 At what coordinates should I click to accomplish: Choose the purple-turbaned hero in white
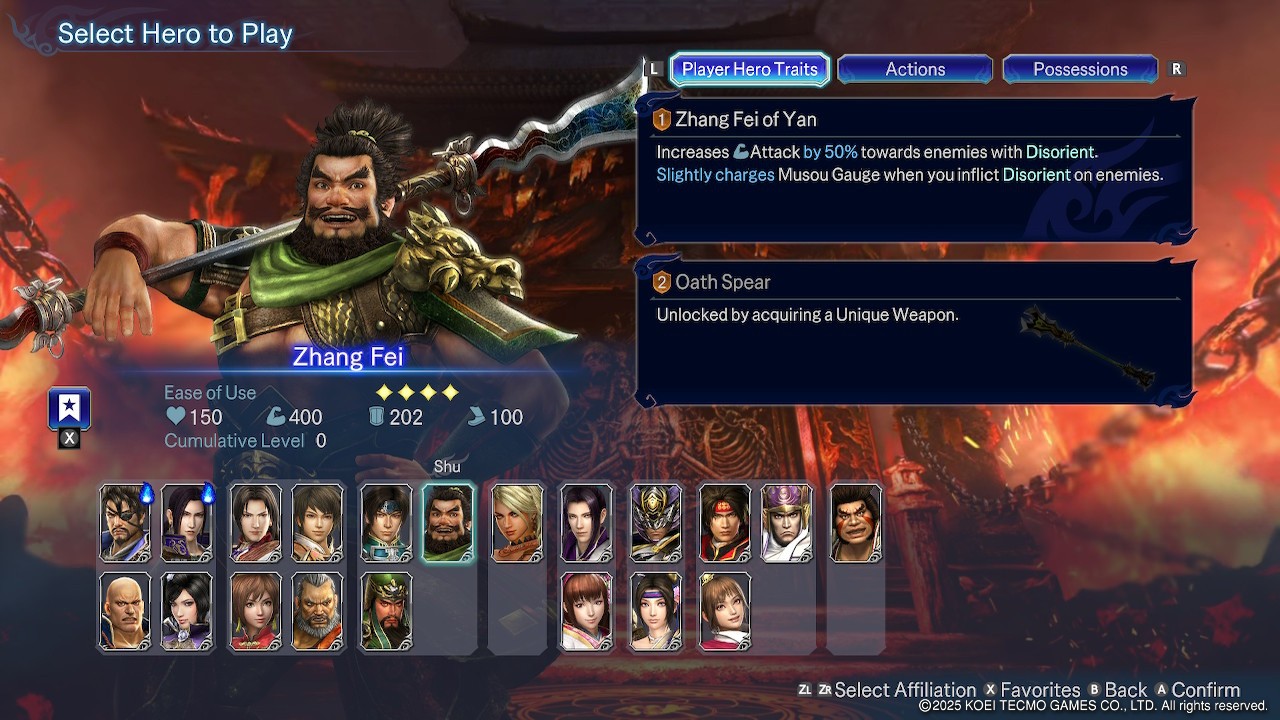click(x=787, y=523)
